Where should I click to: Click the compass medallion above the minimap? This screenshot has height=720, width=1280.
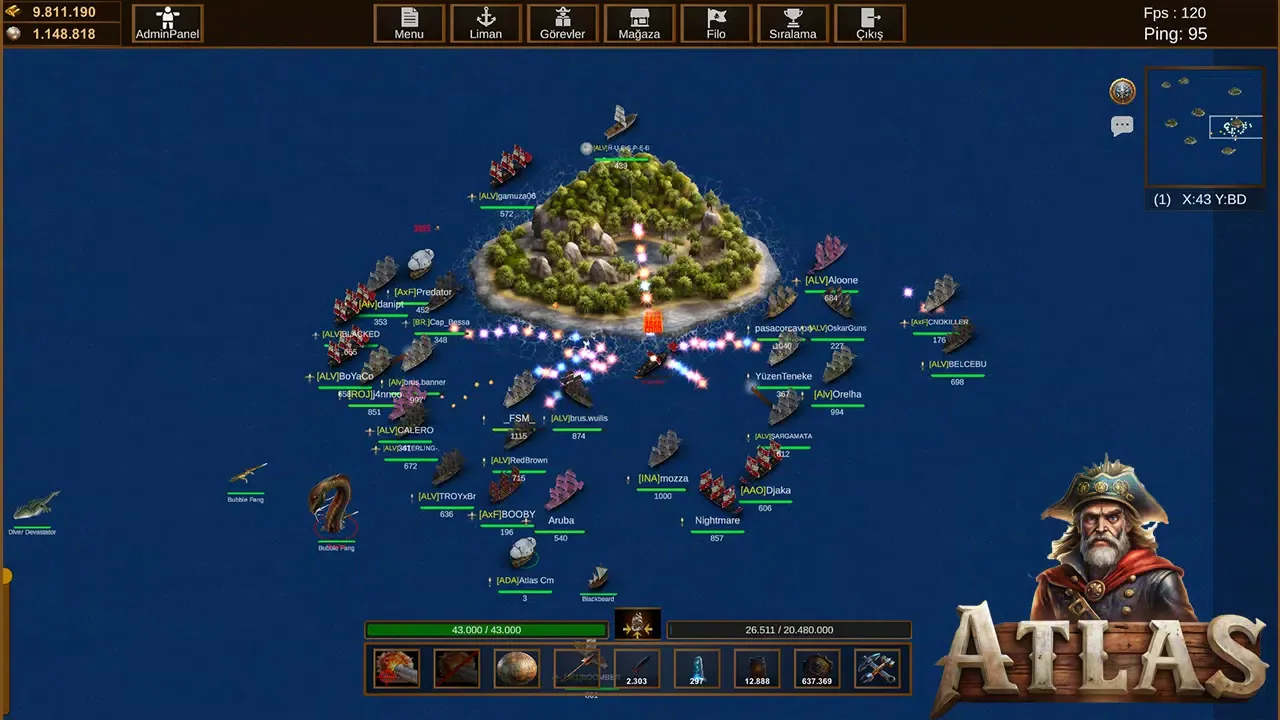pos(1122,91)
